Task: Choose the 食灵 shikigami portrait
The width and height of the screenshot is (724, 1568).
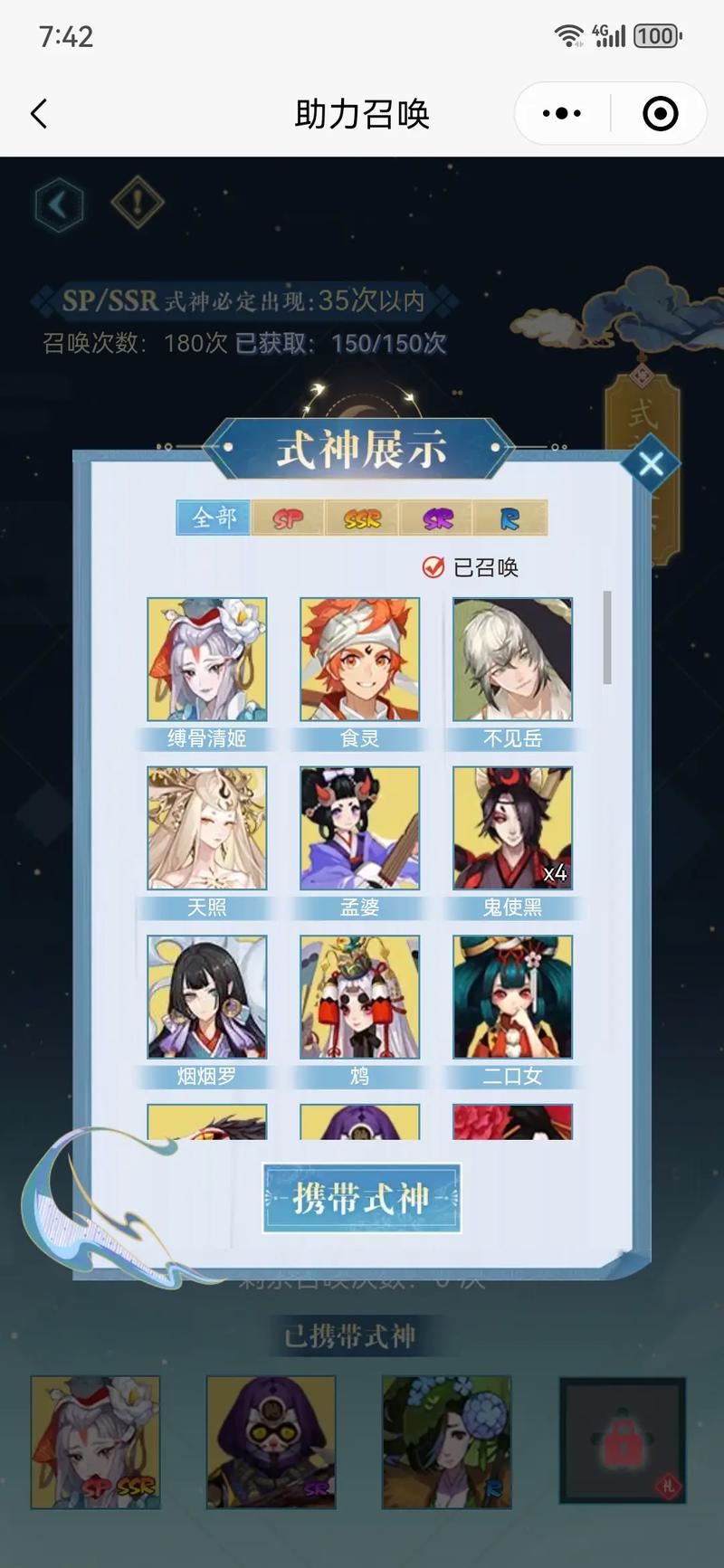Action: tap(360, 659)
